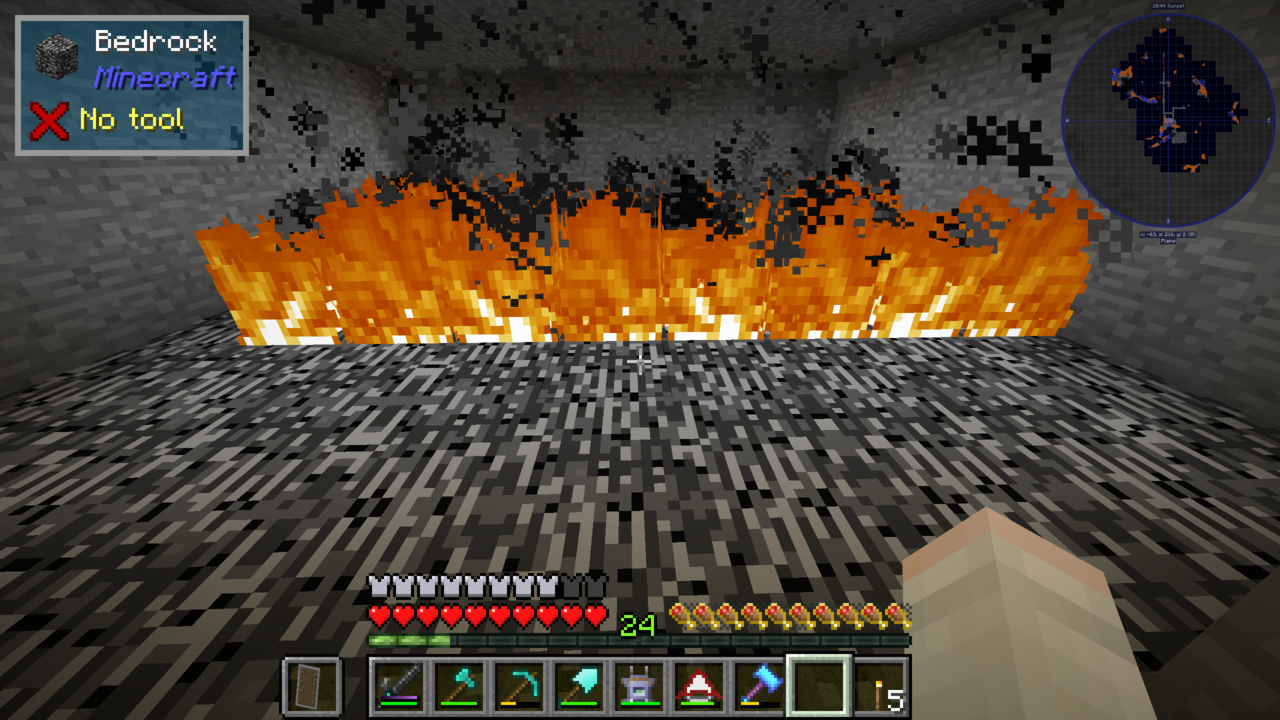Screen dimensions: 1280x720
Task: Click the bedrock block icon in the tooltip
Action: (58, 55)
